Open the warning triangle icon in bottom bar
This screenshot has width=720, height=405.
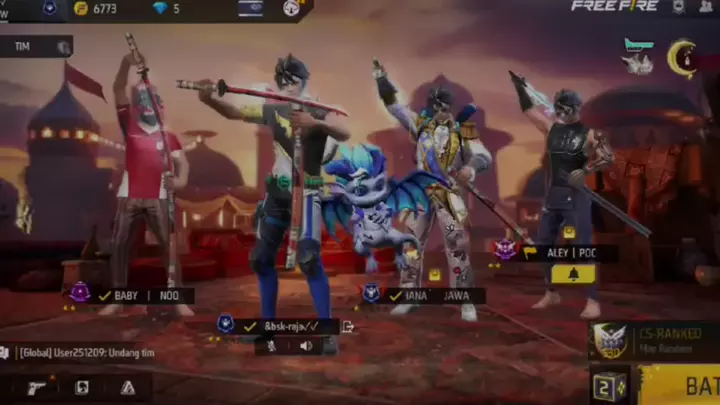(x=127, y=387)
